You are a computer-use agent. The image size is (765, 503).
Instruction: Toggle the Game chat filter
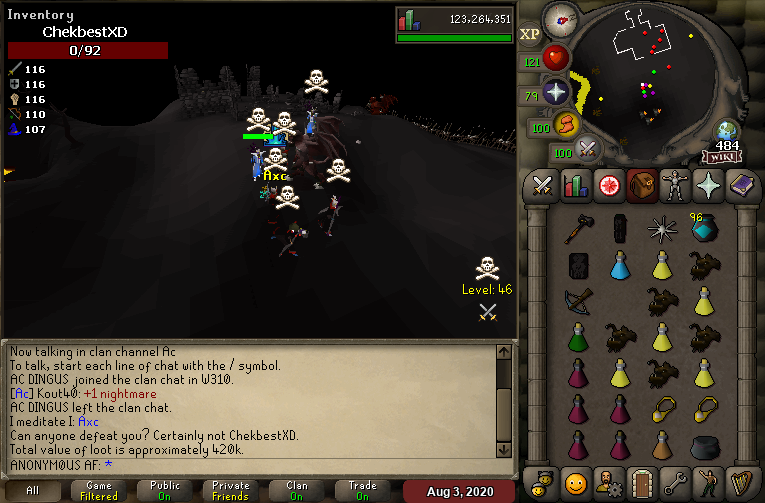(x=99, y=491)
